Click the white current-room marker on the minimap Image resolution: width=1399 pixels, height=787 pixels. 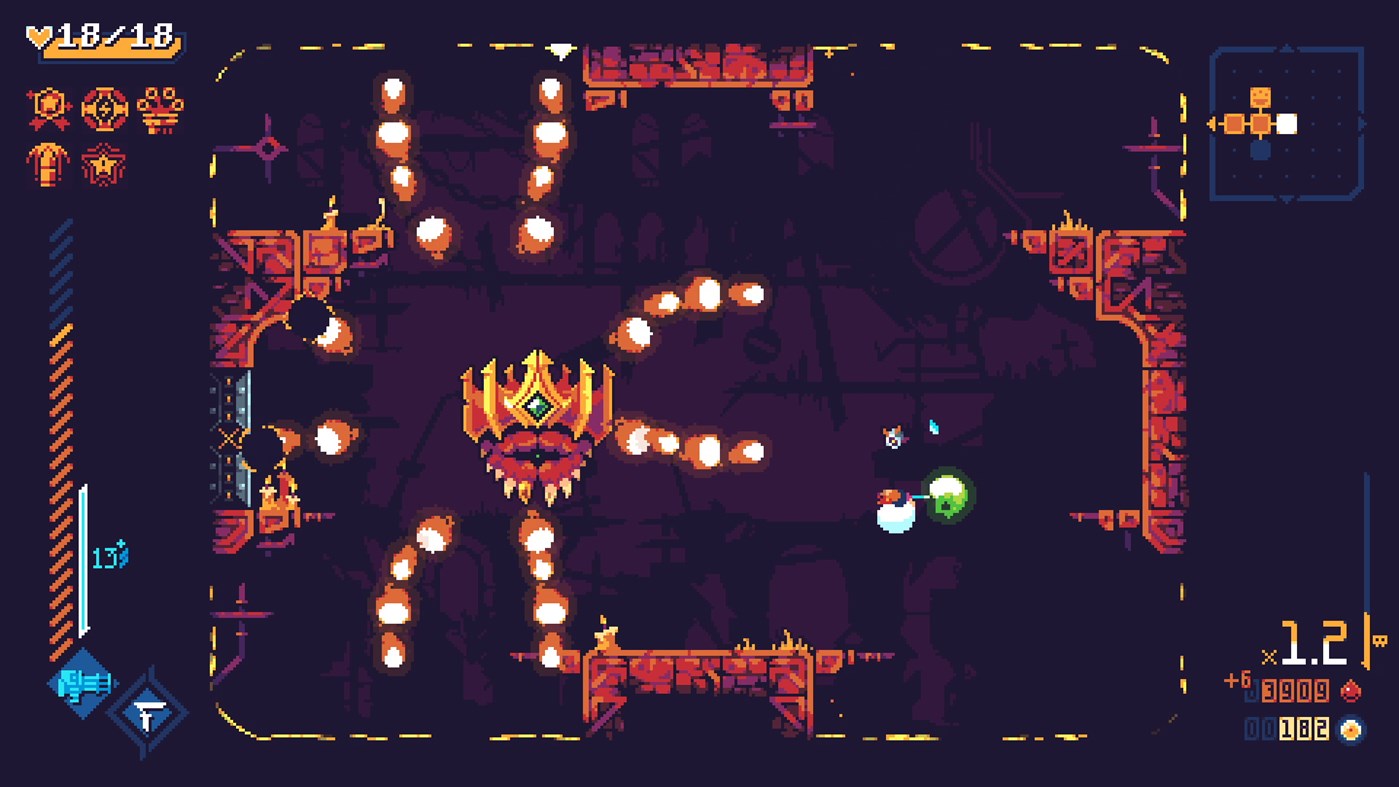pyautogui.click(x=1286, y=123)
